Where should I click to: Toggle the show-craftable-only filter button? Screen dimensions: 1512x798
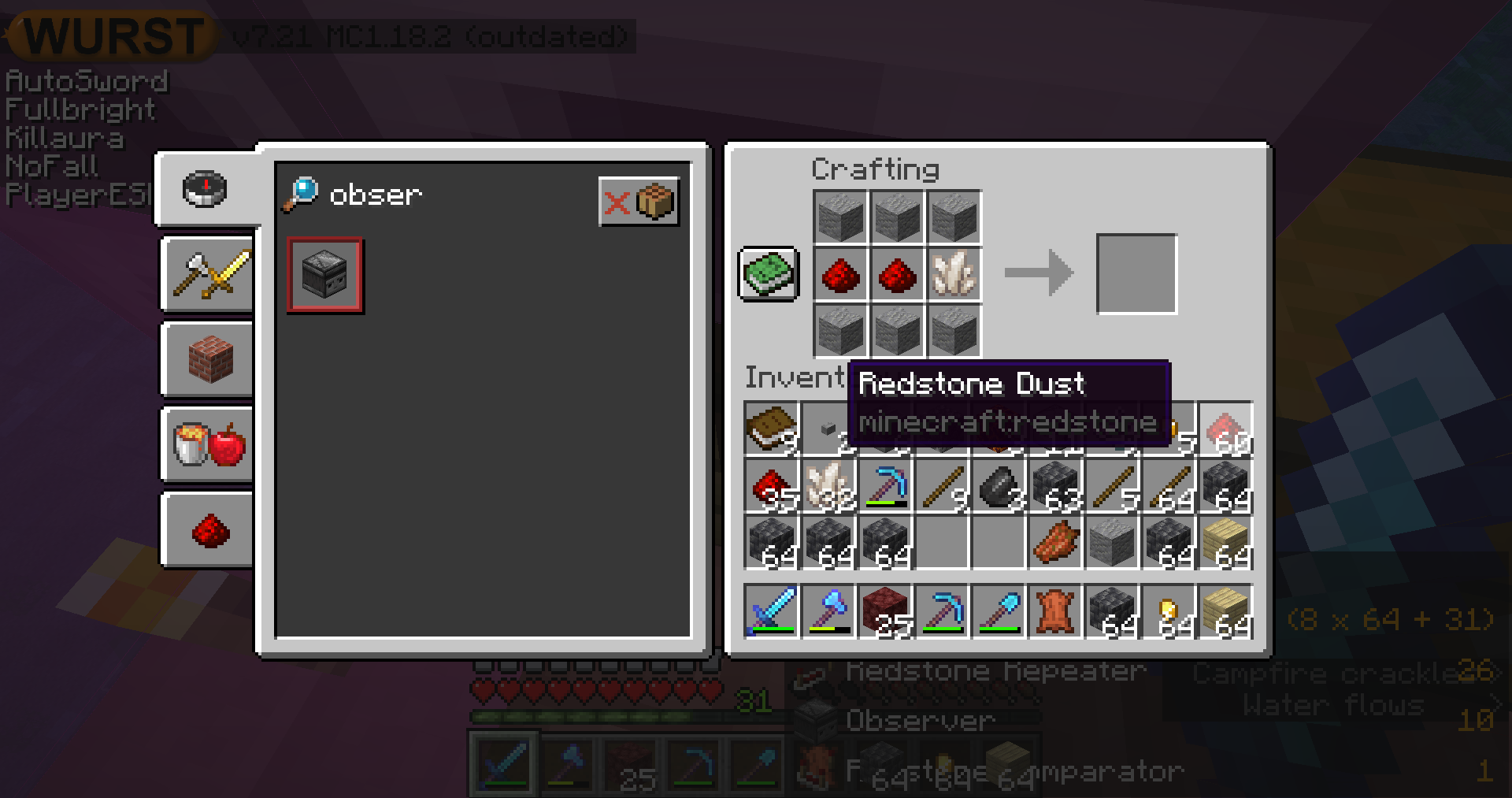pyautogui.click(x=639, y=202)
